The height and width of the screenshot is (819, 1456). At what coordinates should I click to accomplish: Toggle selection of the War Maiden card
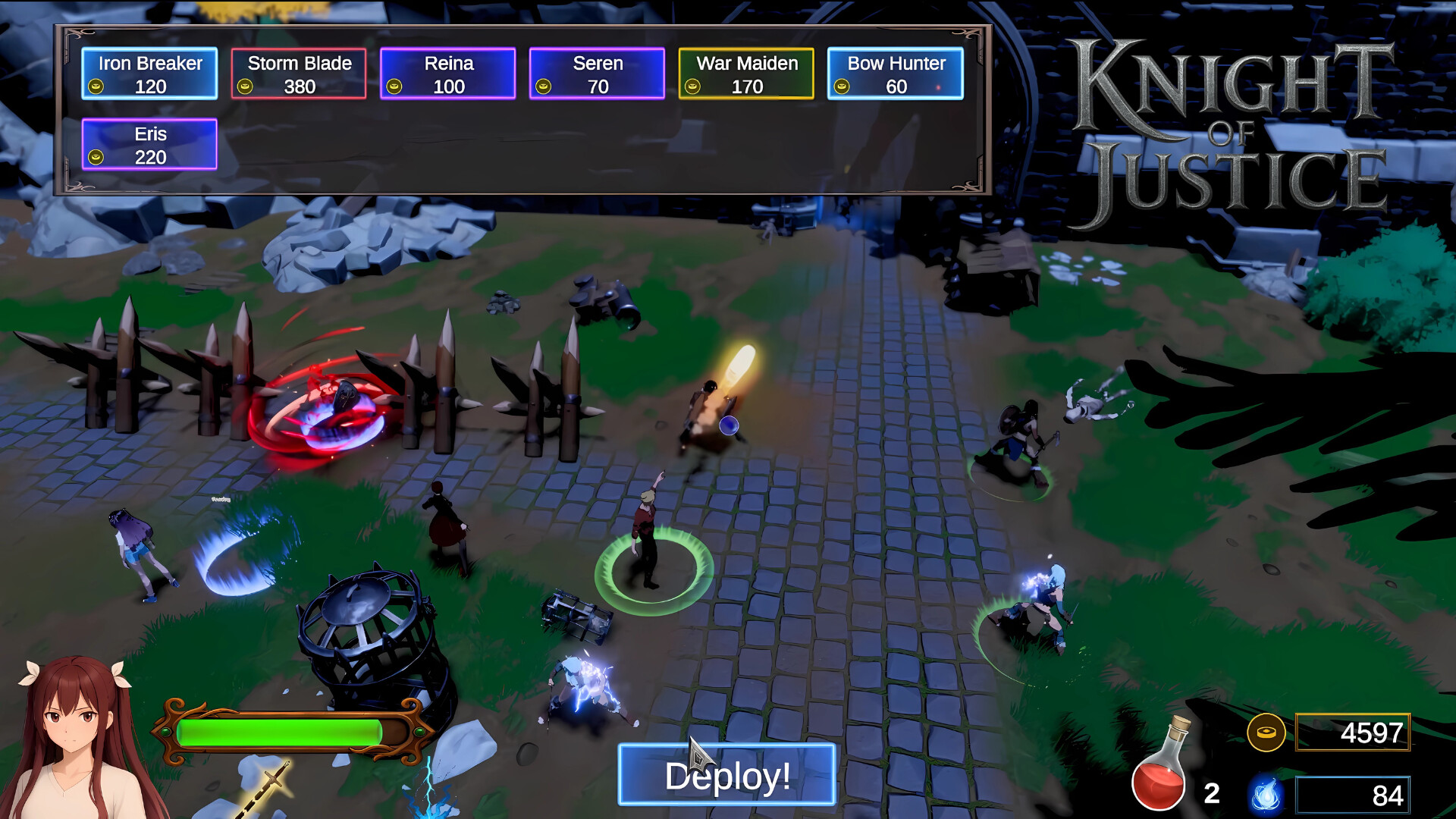coord(745,73)
